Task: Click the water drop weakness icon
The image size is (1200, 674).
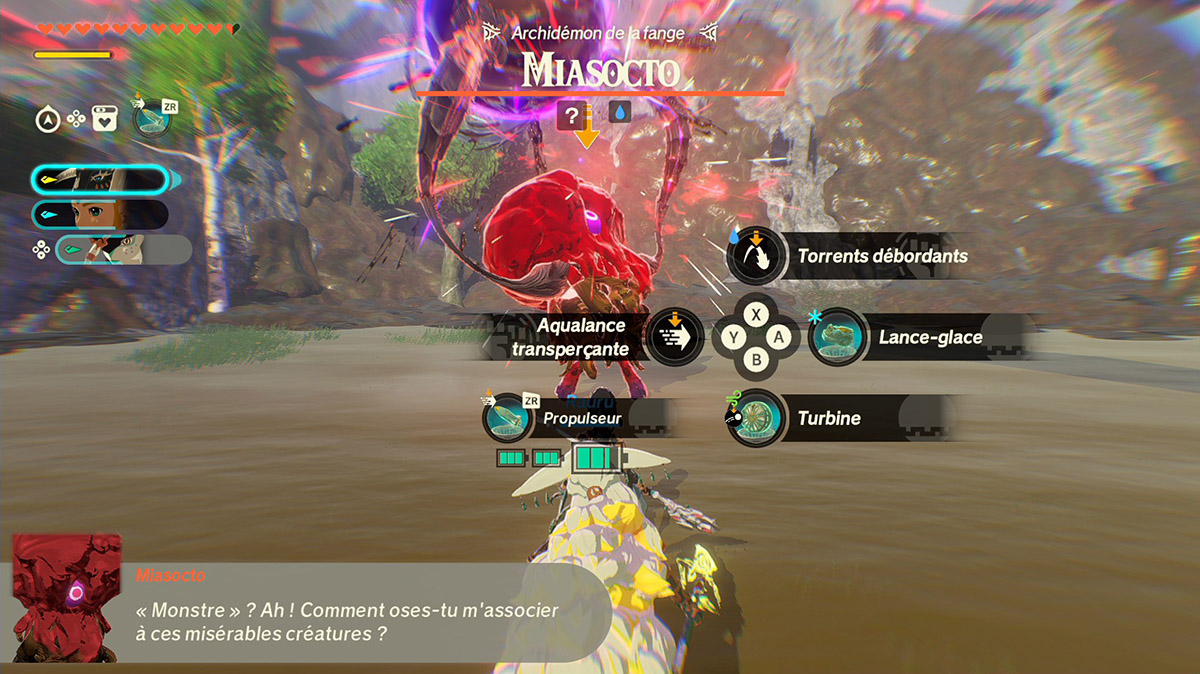Action: (620, 116)
